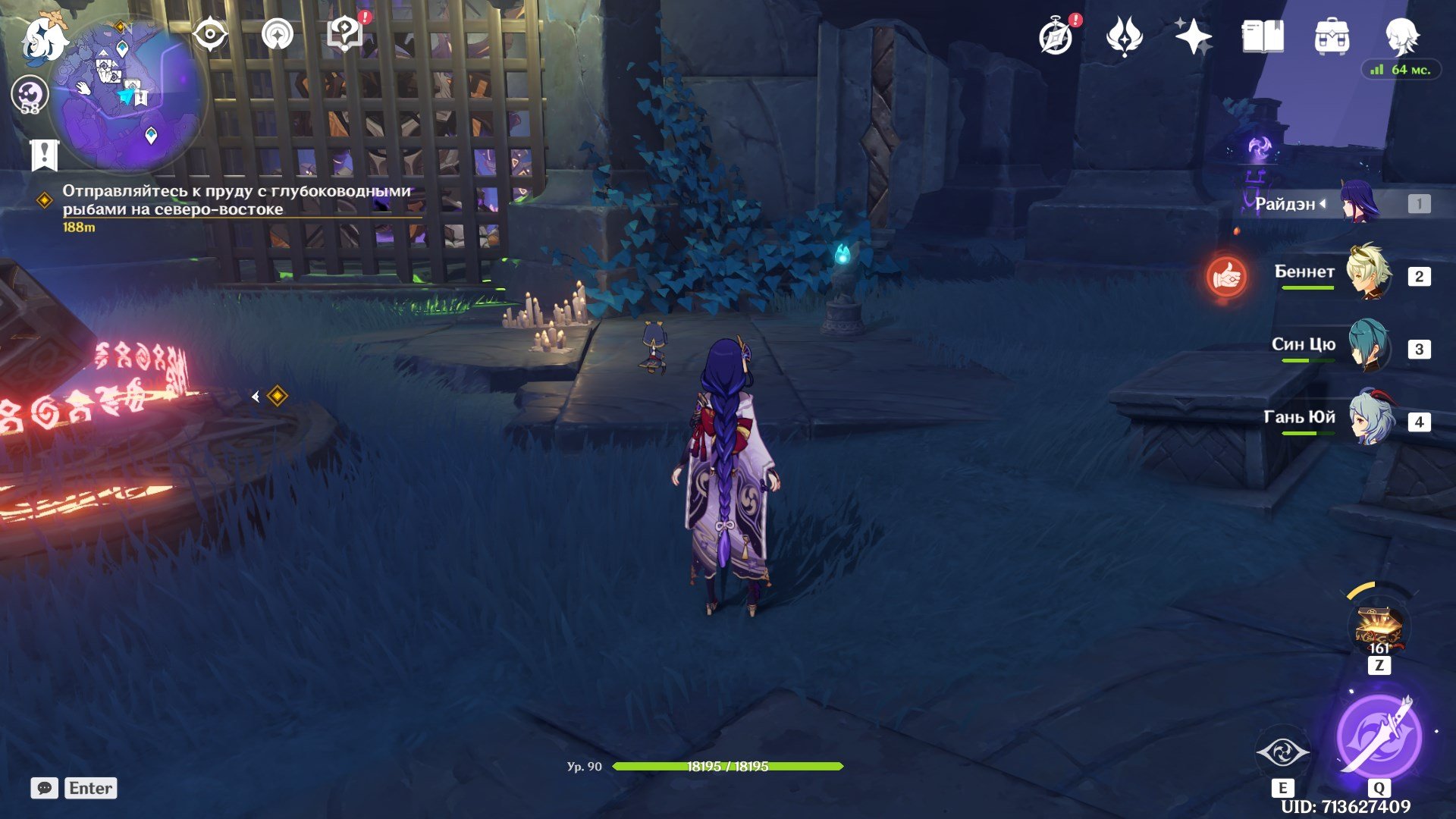Open the character screen silhouette icon
The width and height of the screenshot is (1456, 819).
[x=1401, y=35]
